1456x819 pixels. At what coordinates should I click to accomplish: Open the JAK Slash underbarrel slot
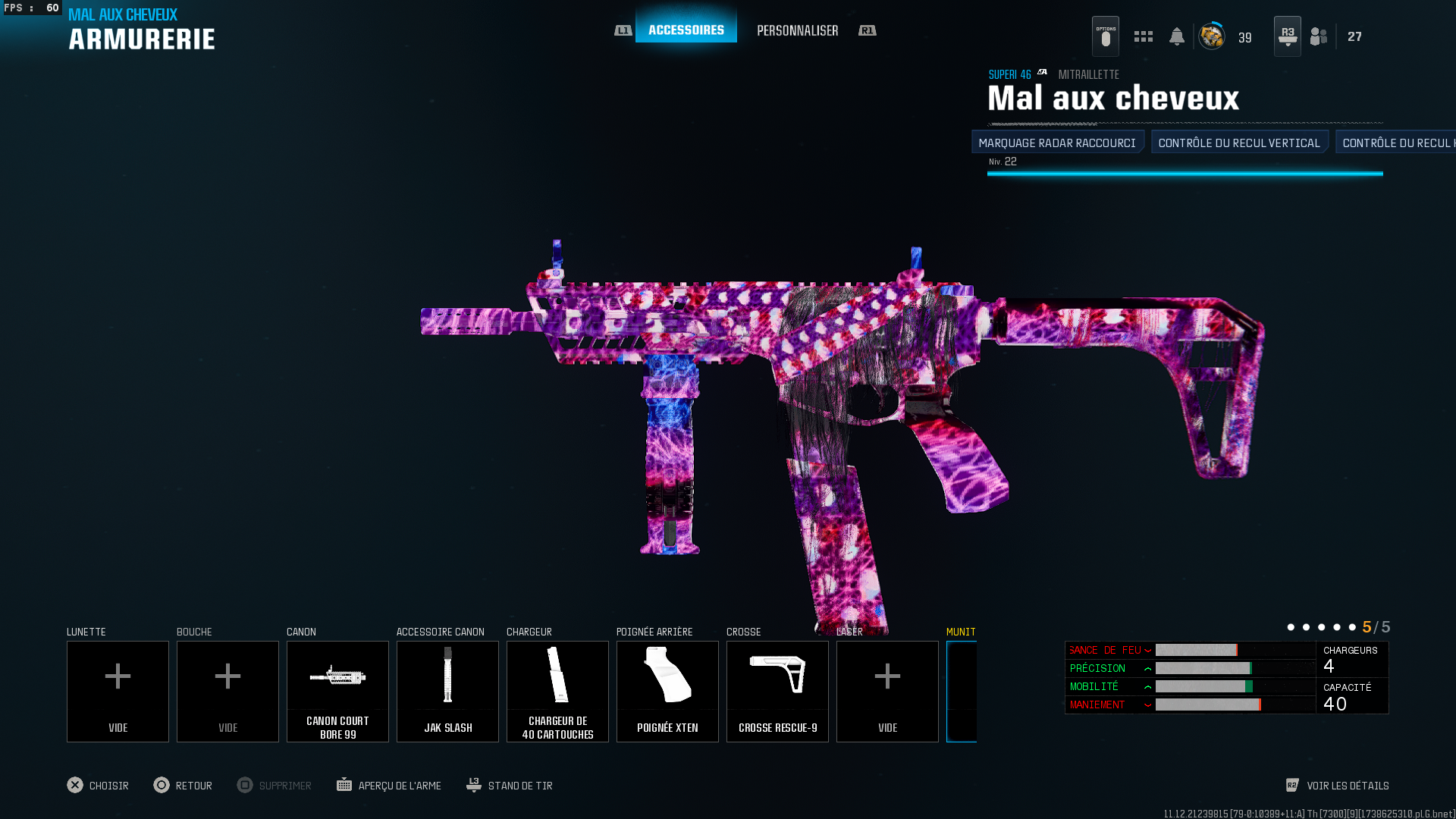(x=447, y=691)
